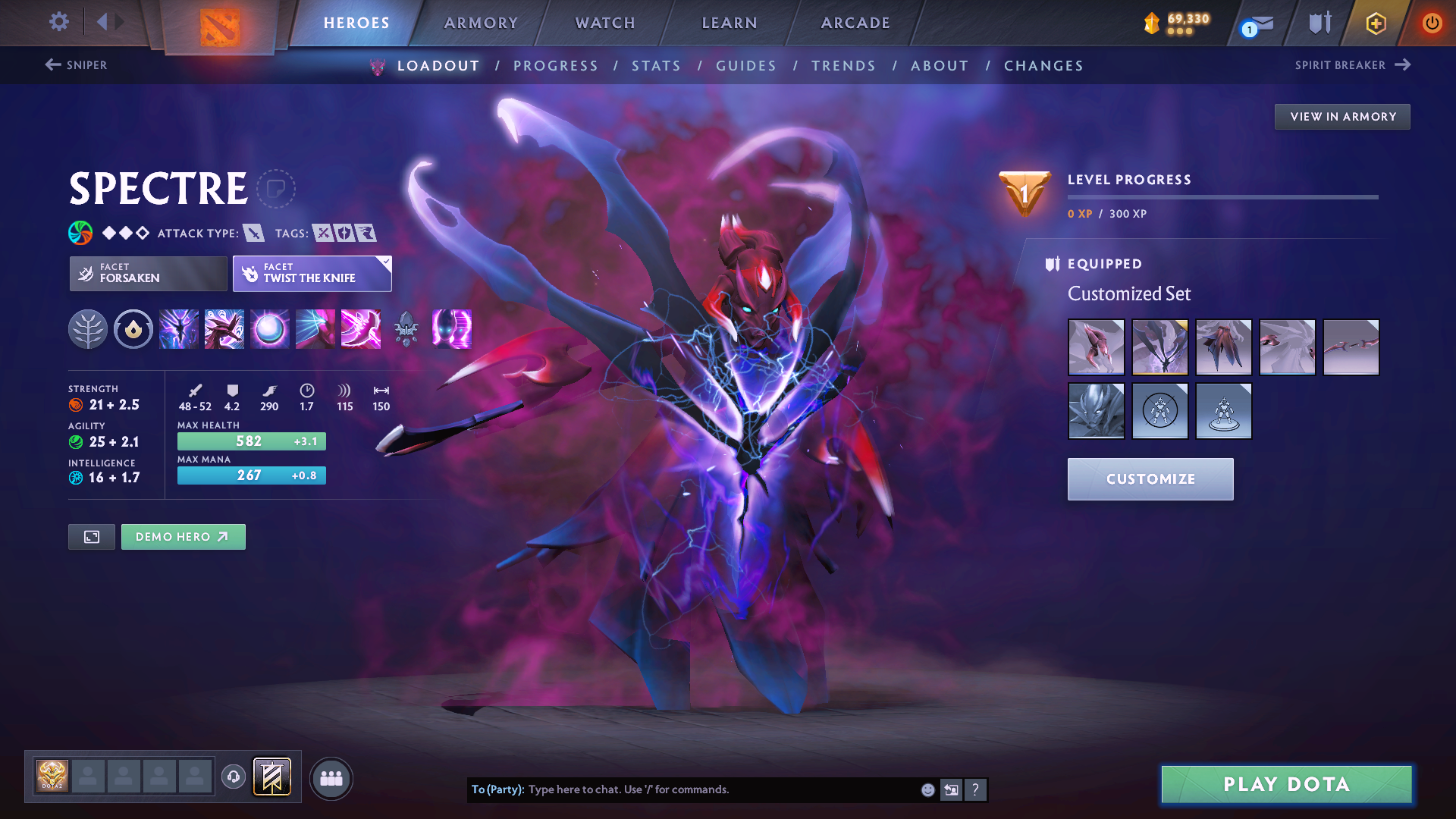Switch to the ARMORY tab
Viewport: 1456px width, 819px height.
point(481,23)
